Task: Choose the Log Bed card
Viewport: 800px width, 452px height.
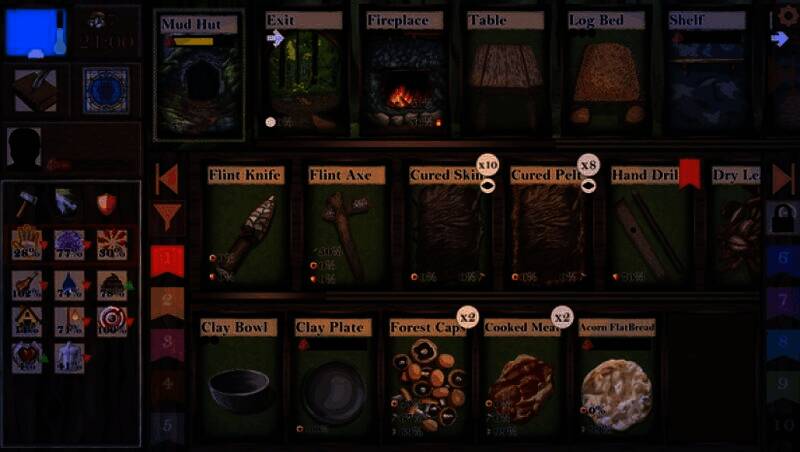Action: click(x=608, y=75)
